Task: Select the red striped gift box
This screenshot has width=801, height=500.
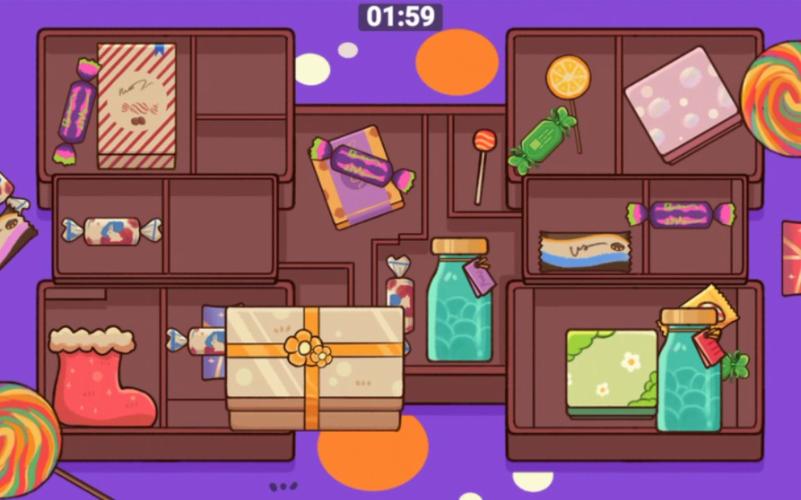Action: [136, 103]
